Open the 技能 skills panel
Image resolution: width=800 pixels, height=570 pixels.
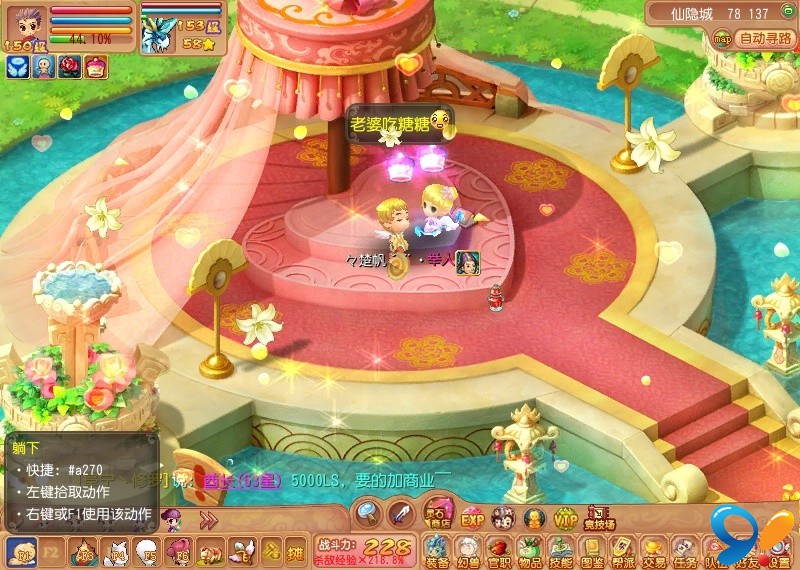[561, 550]
